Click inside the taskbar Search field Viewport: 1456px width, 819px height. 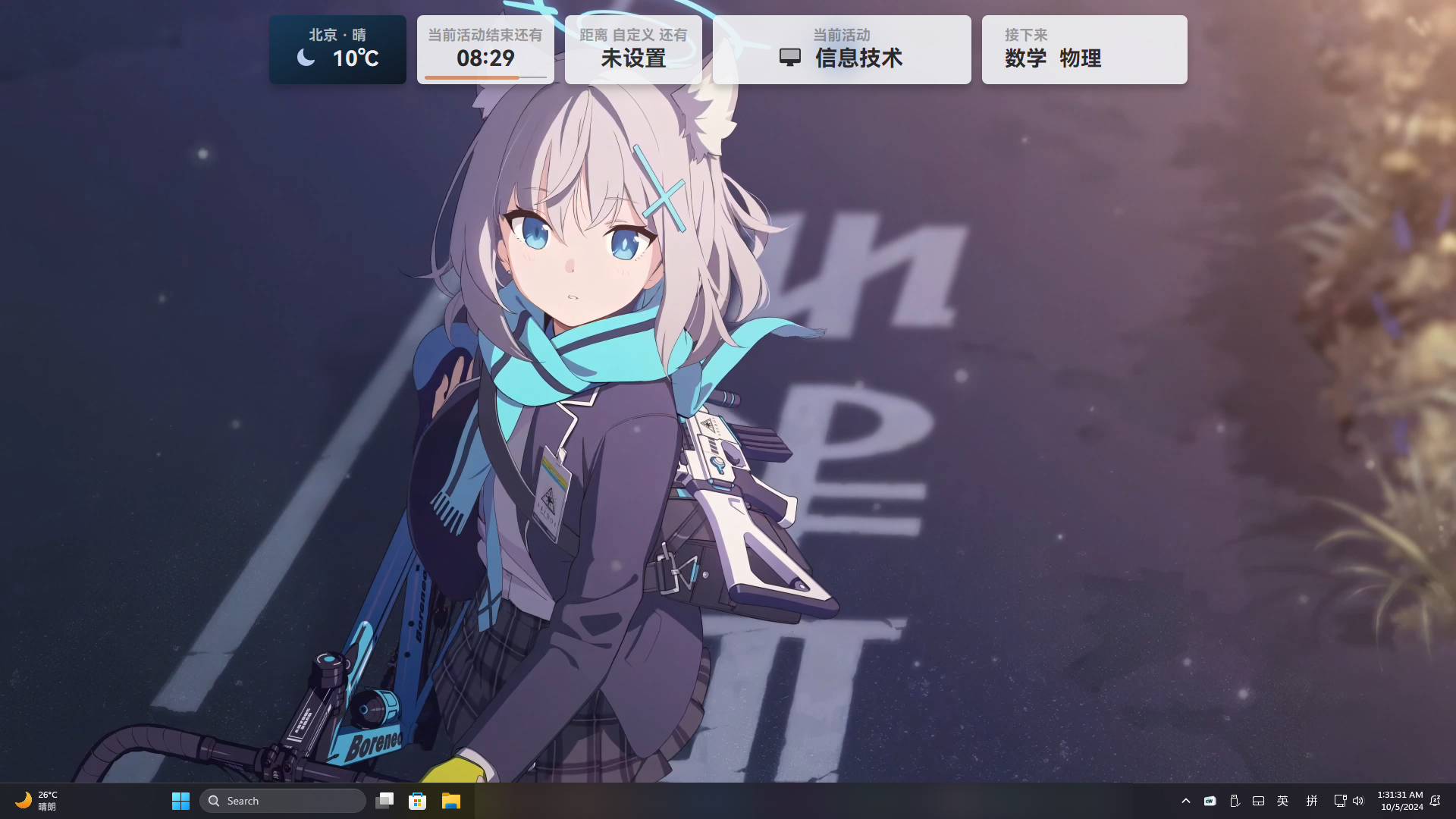[281, 800]
